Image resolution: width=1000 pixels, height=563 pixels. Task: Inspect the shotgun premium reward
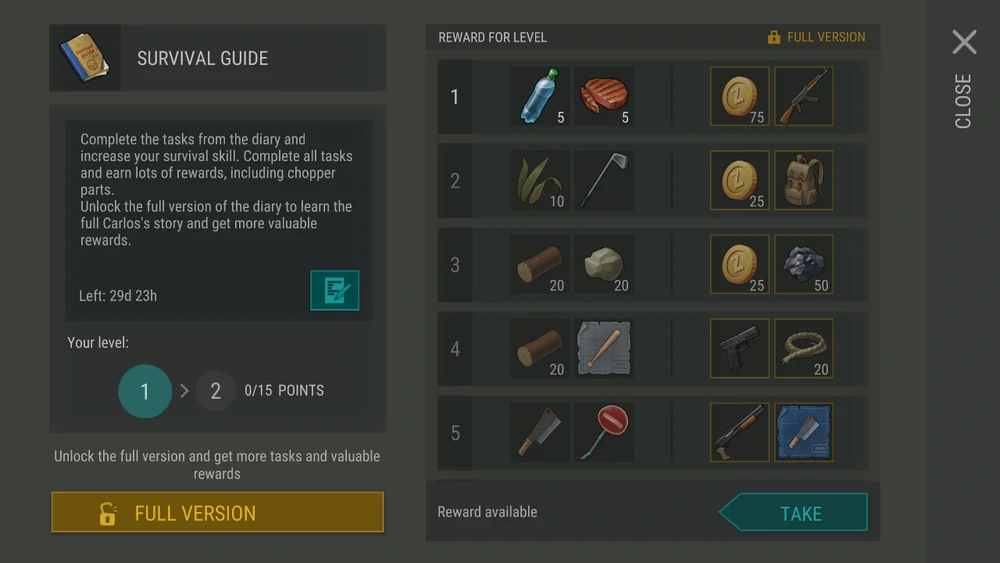[740, 433]
